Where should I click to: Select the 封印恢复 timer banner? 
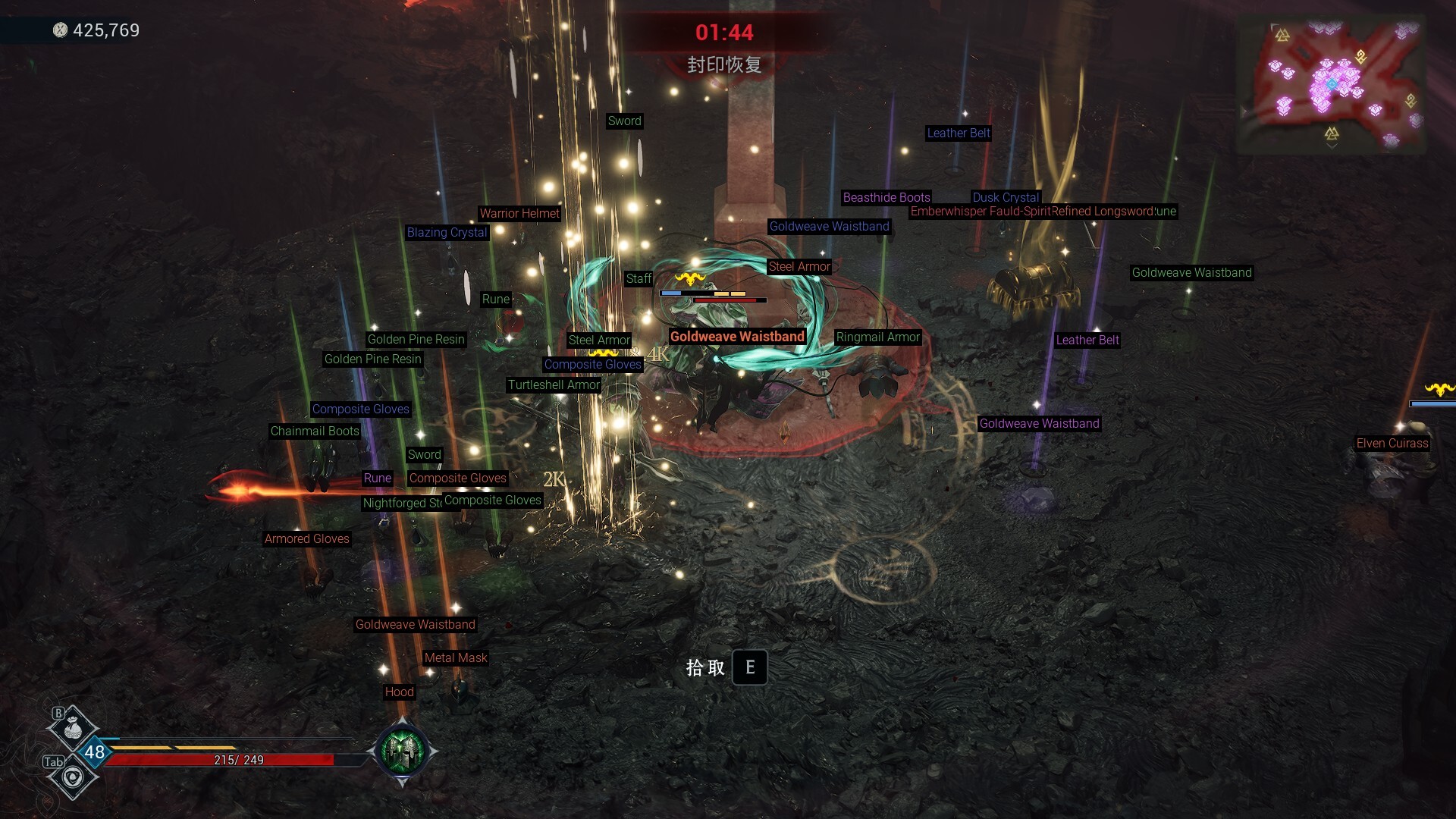pos(726,65)
